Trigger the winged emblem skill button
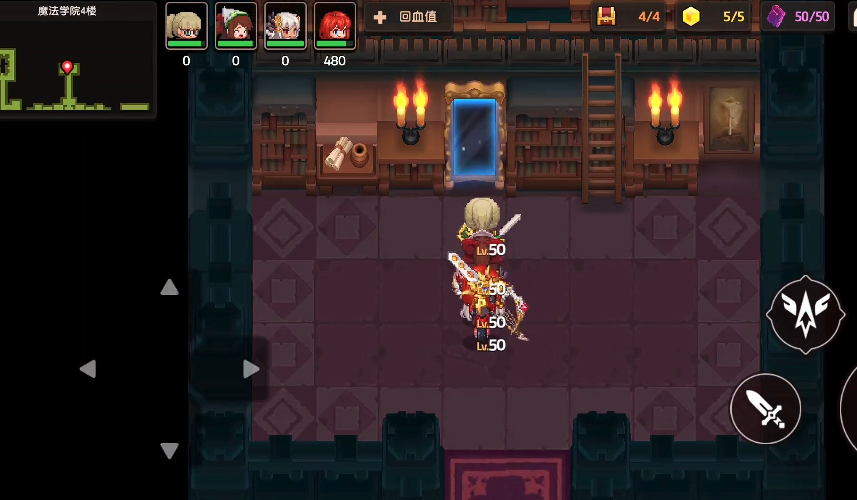The width and height of the screenshot is (857, 500). click(804, 314)
